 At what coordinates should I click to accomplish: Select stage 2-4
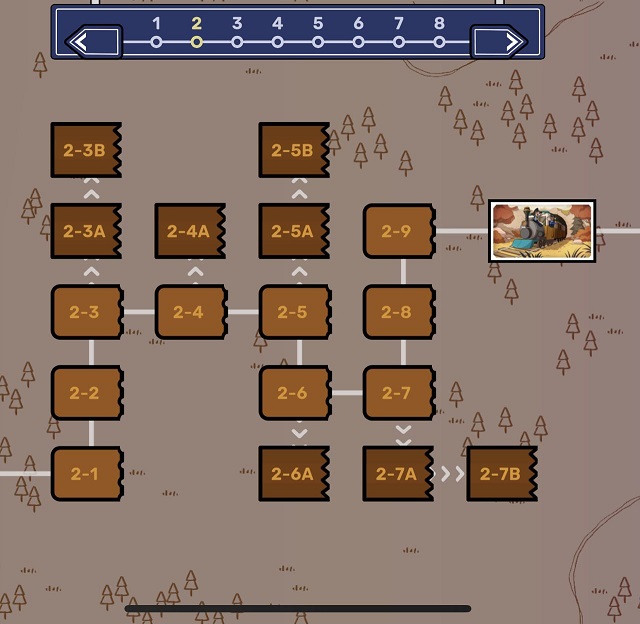click(x=190, y=312)
